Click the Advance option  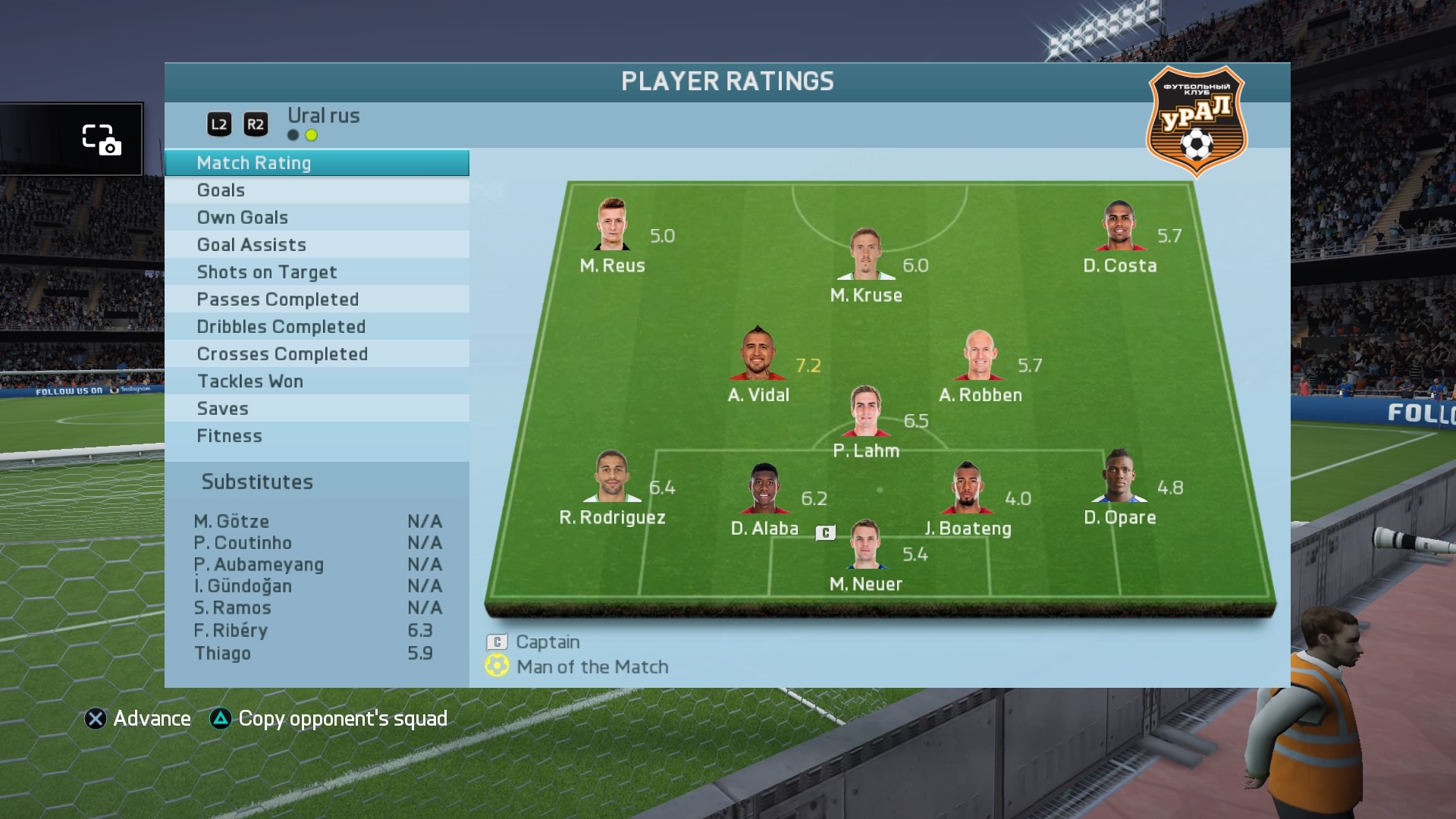click(x=138, y=719)
